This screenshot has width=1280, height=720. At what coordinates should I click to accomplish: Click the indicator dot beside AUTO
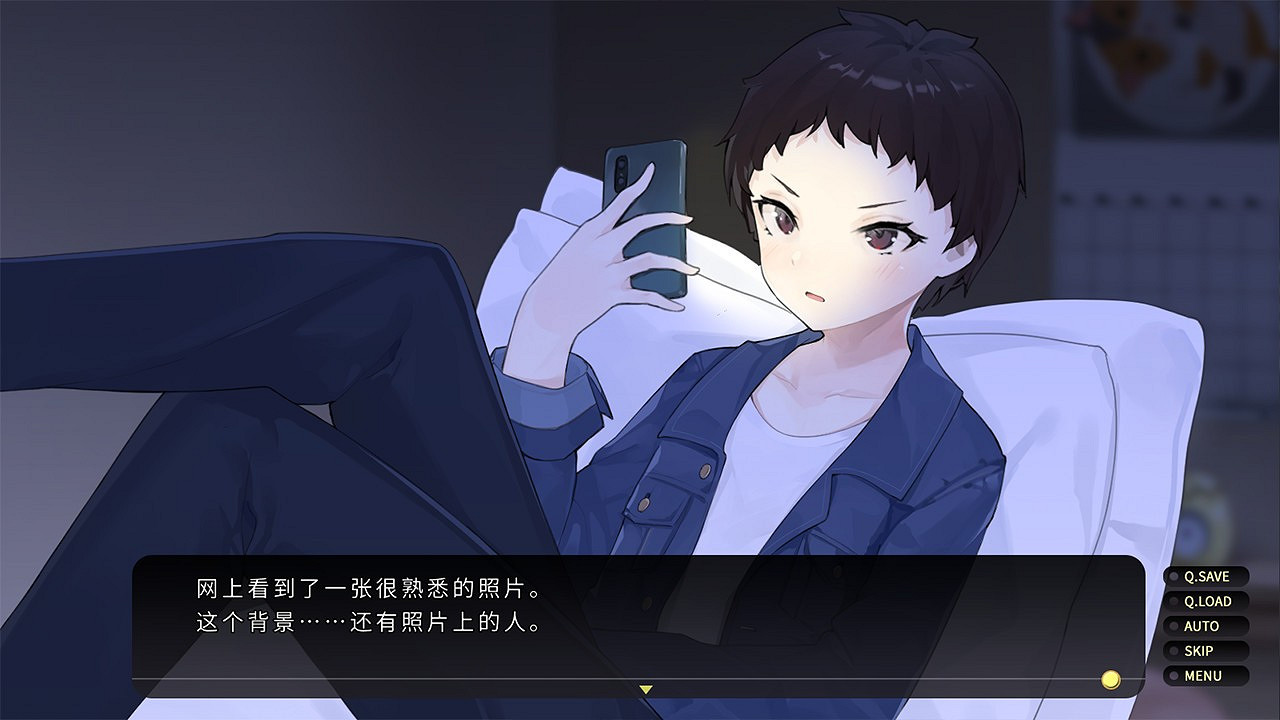pyautogui.click(x=1173, y=626)
